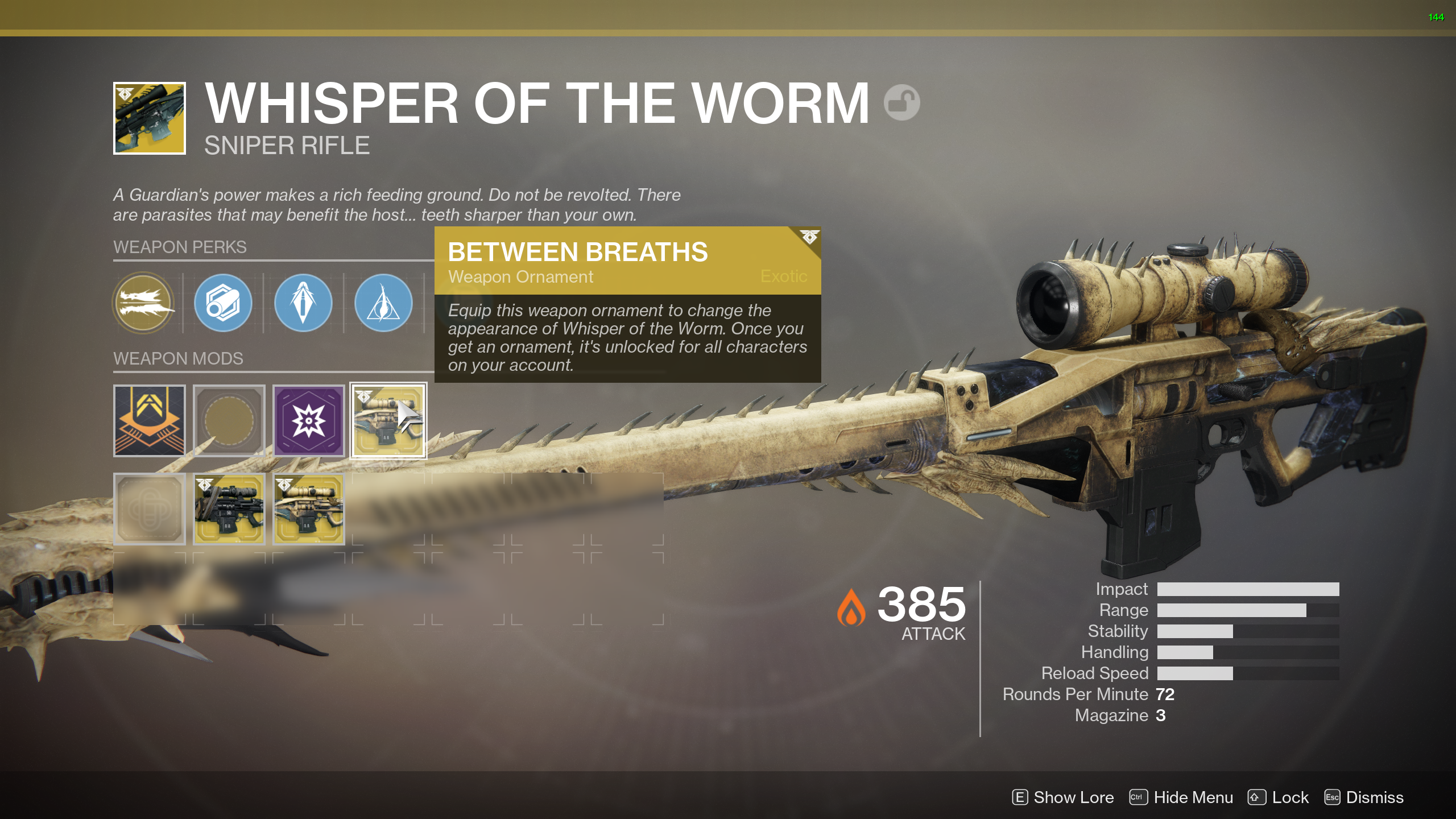The width and height of the screenshot is (1456, 819).
Task: Inspect the bullet magazine perk icon
Action: pyautogui.click(x=303, y=303)
